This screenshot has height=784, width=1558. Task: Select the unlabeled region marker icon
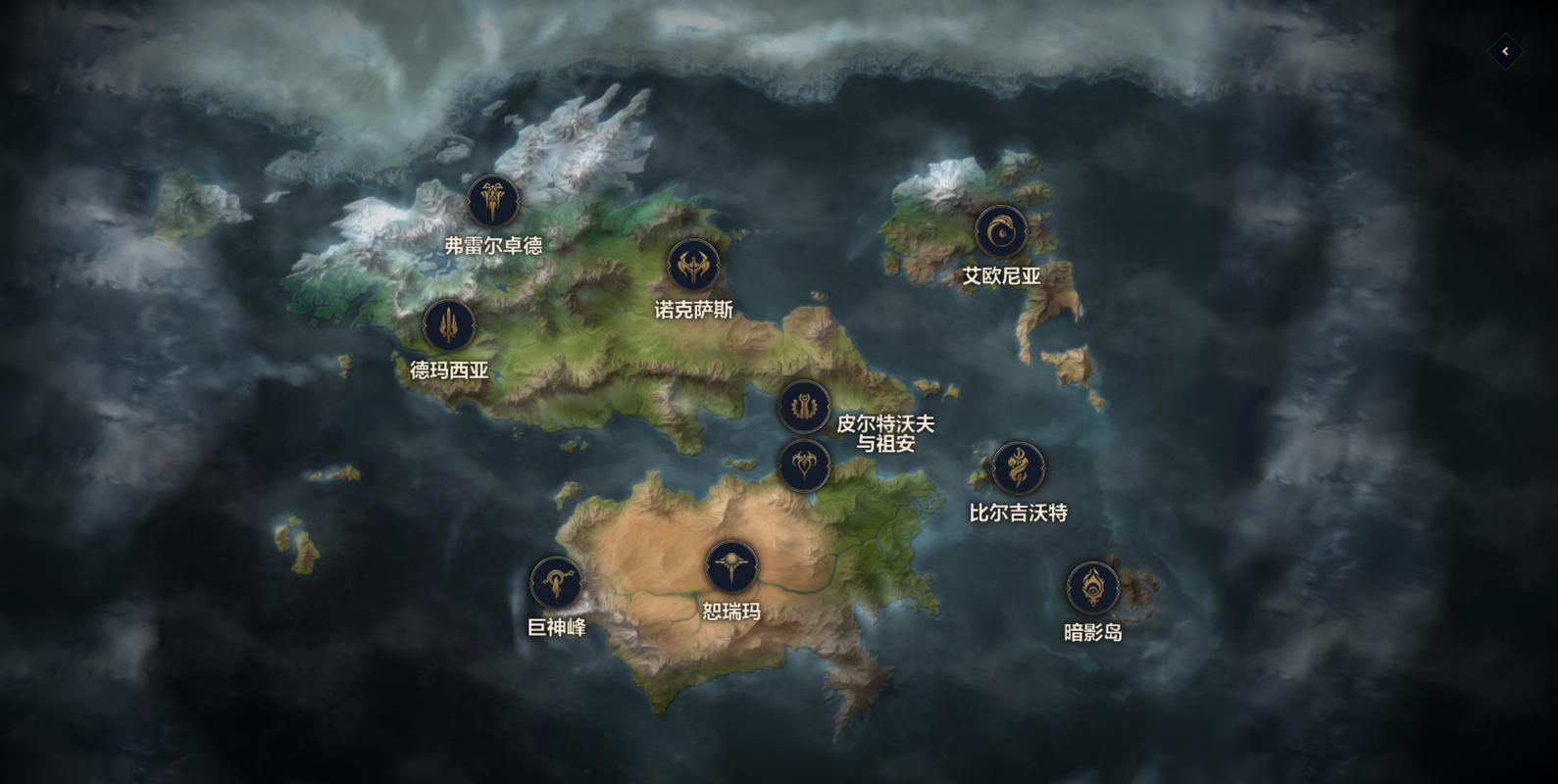pyautogui.click(x=804, y=465)
